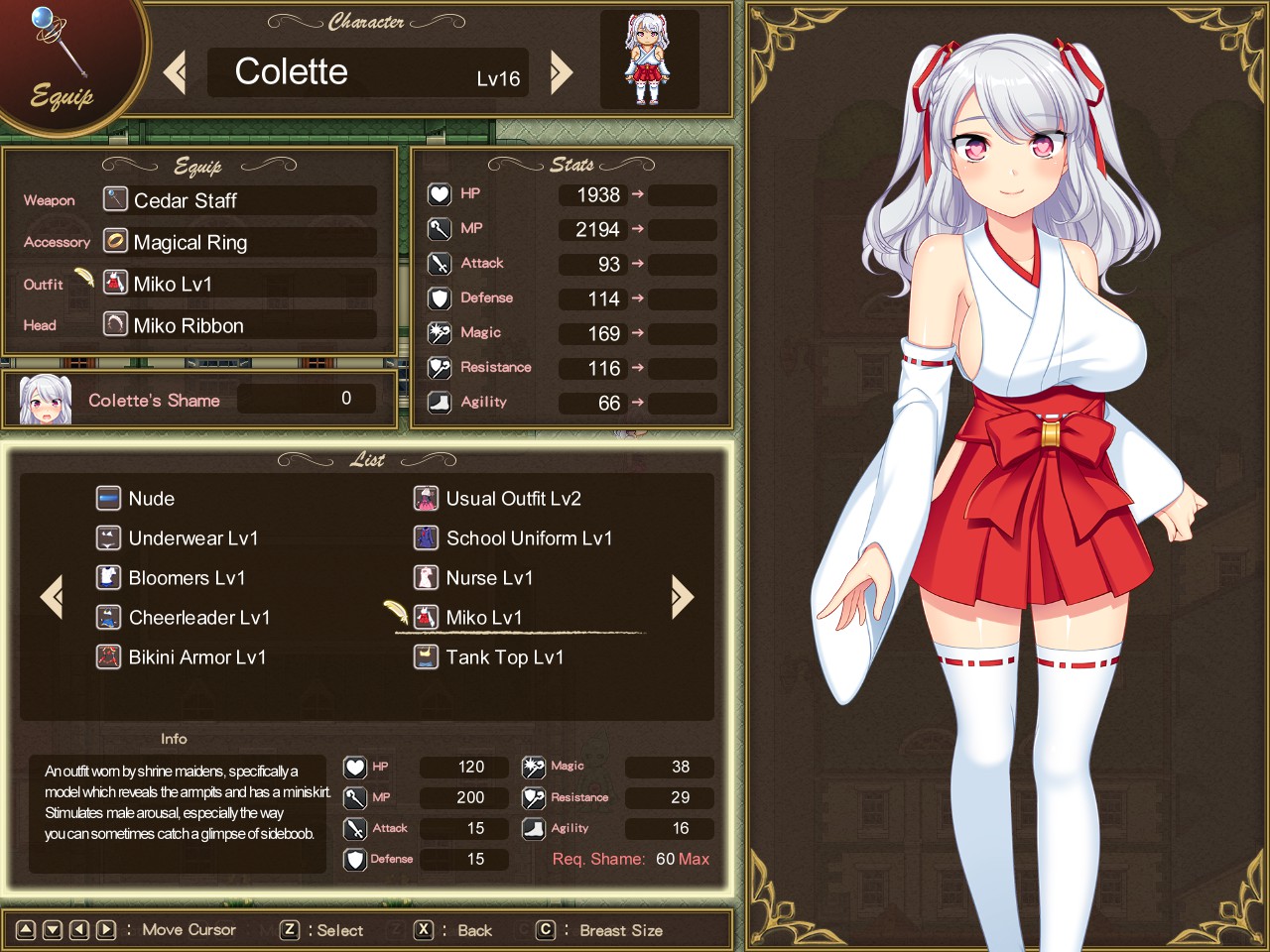
Task: Select the Miko Ribbon head slot
Action: point(239,325)
